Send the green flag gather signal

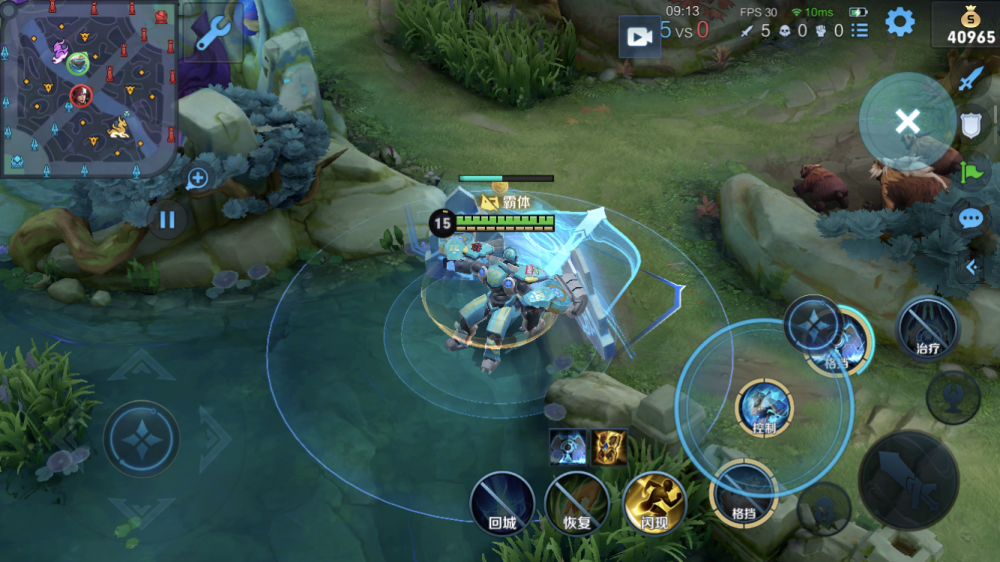(x=971, y=172)
